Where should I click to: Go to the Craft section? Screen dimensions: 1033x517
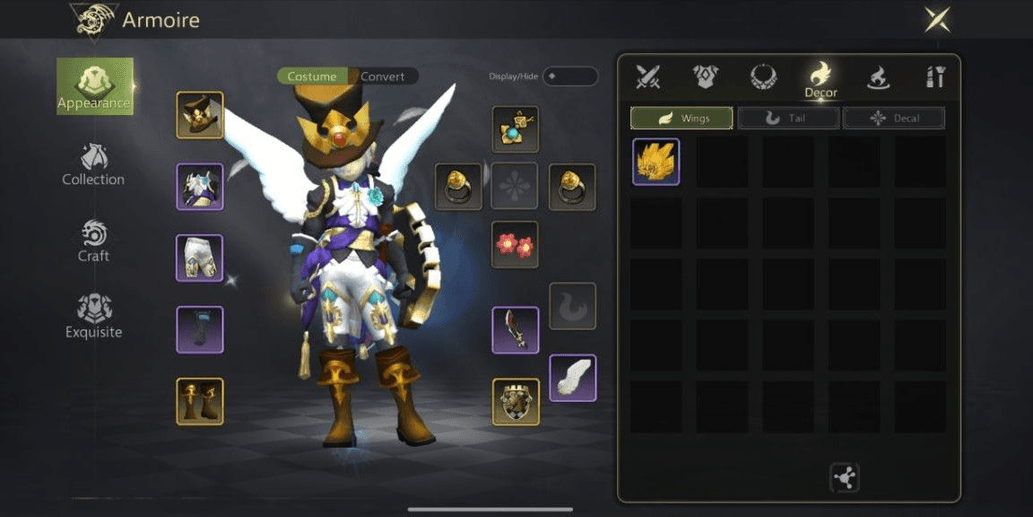pos(93,241)
